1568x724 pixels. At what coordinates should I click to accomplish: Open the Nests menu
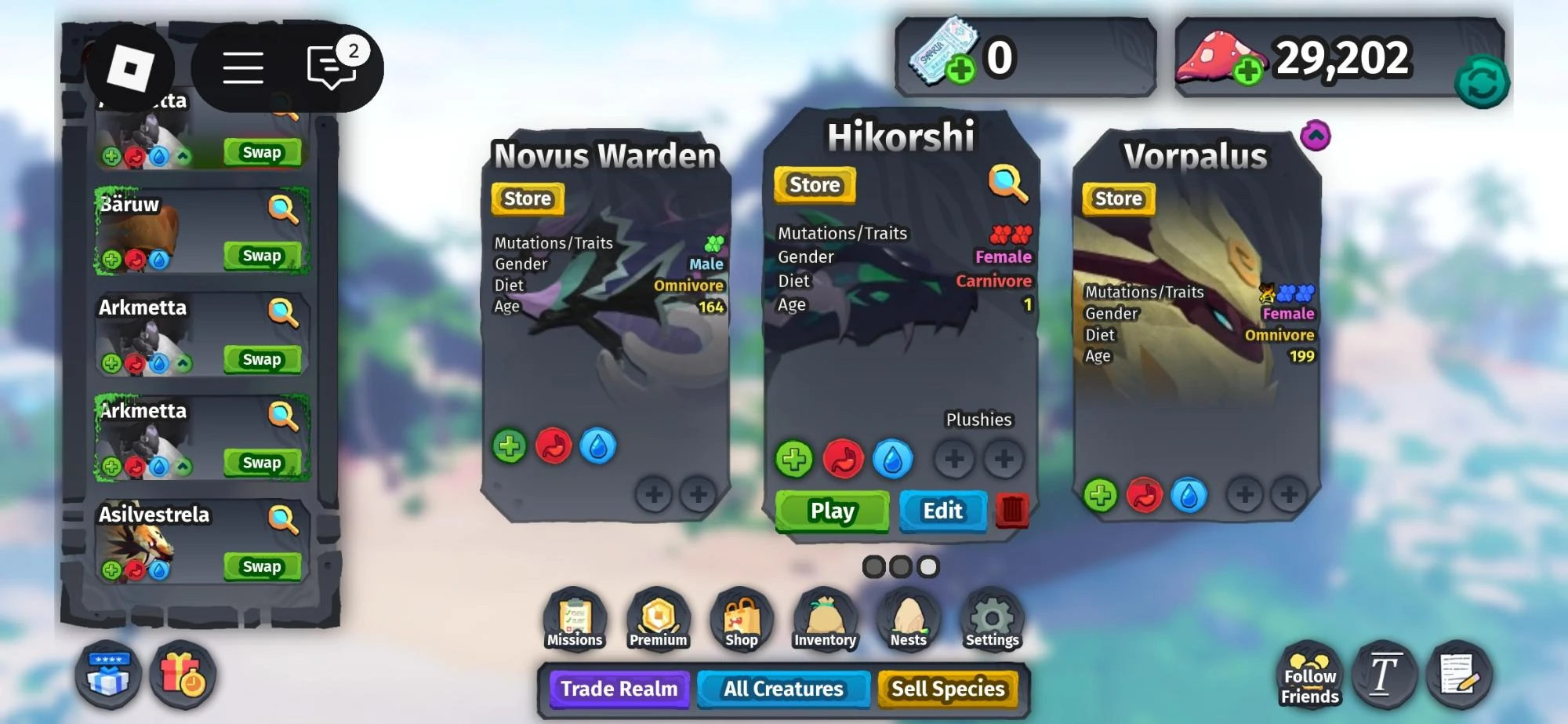pos(909,620)
